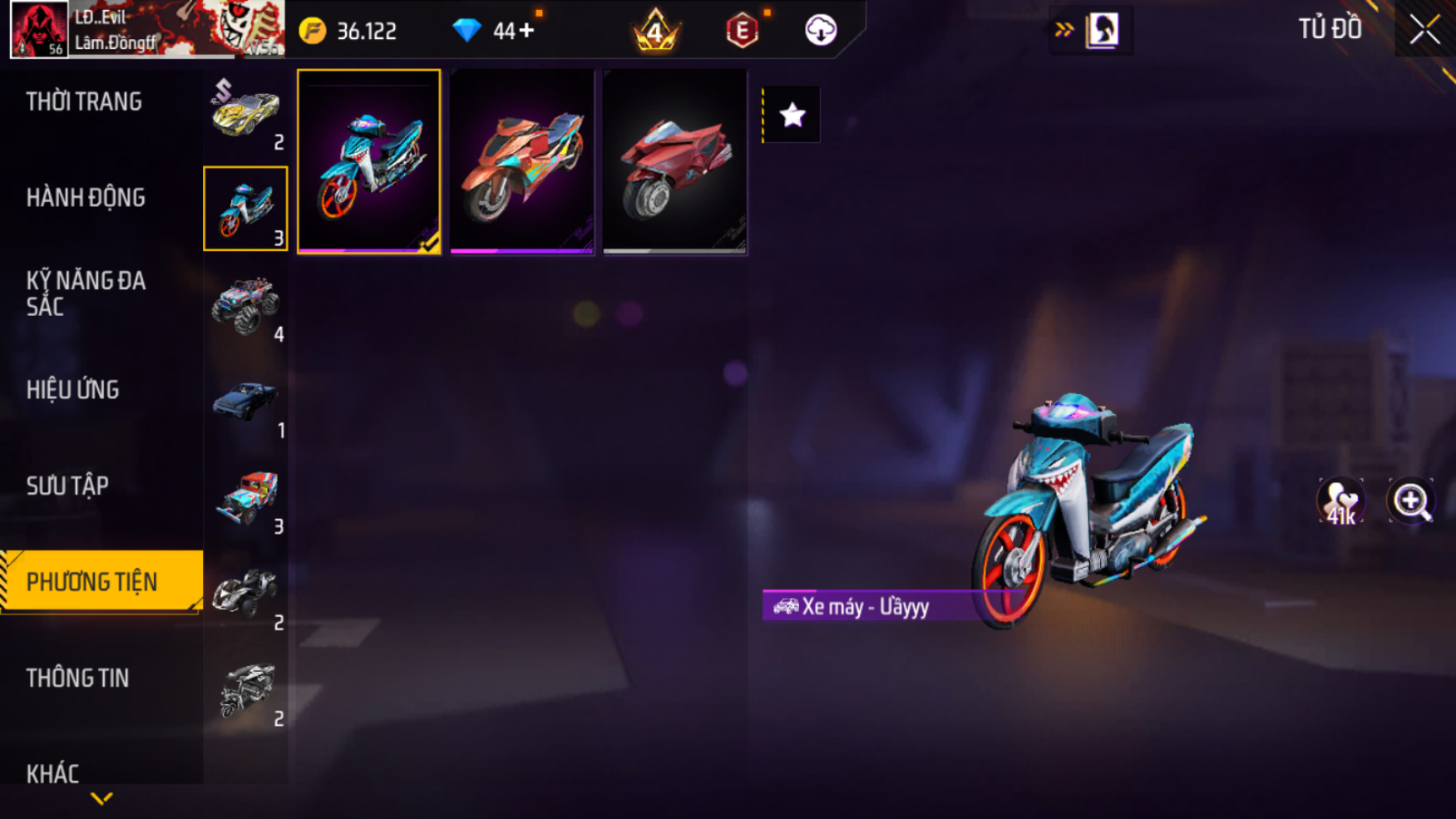
Task: Go to the Sưu Tập tab
Action: [x=67, y=486]
